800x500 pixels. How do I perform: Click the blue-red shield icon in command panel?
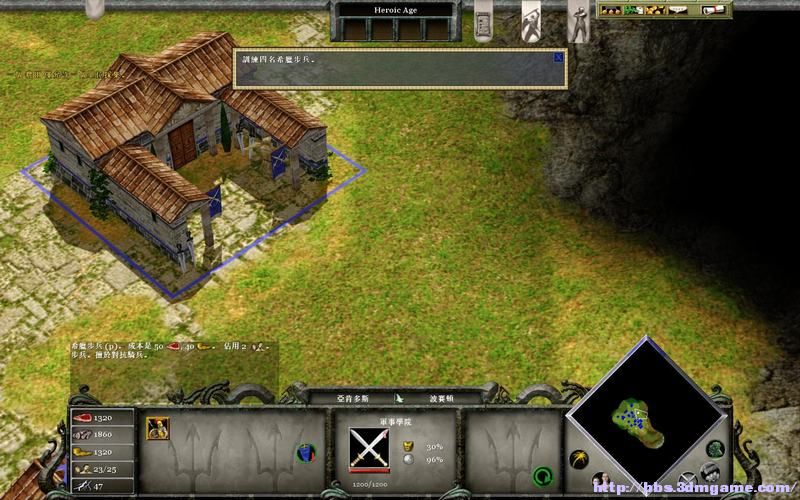pyautogui.click(x=304, y=455)
